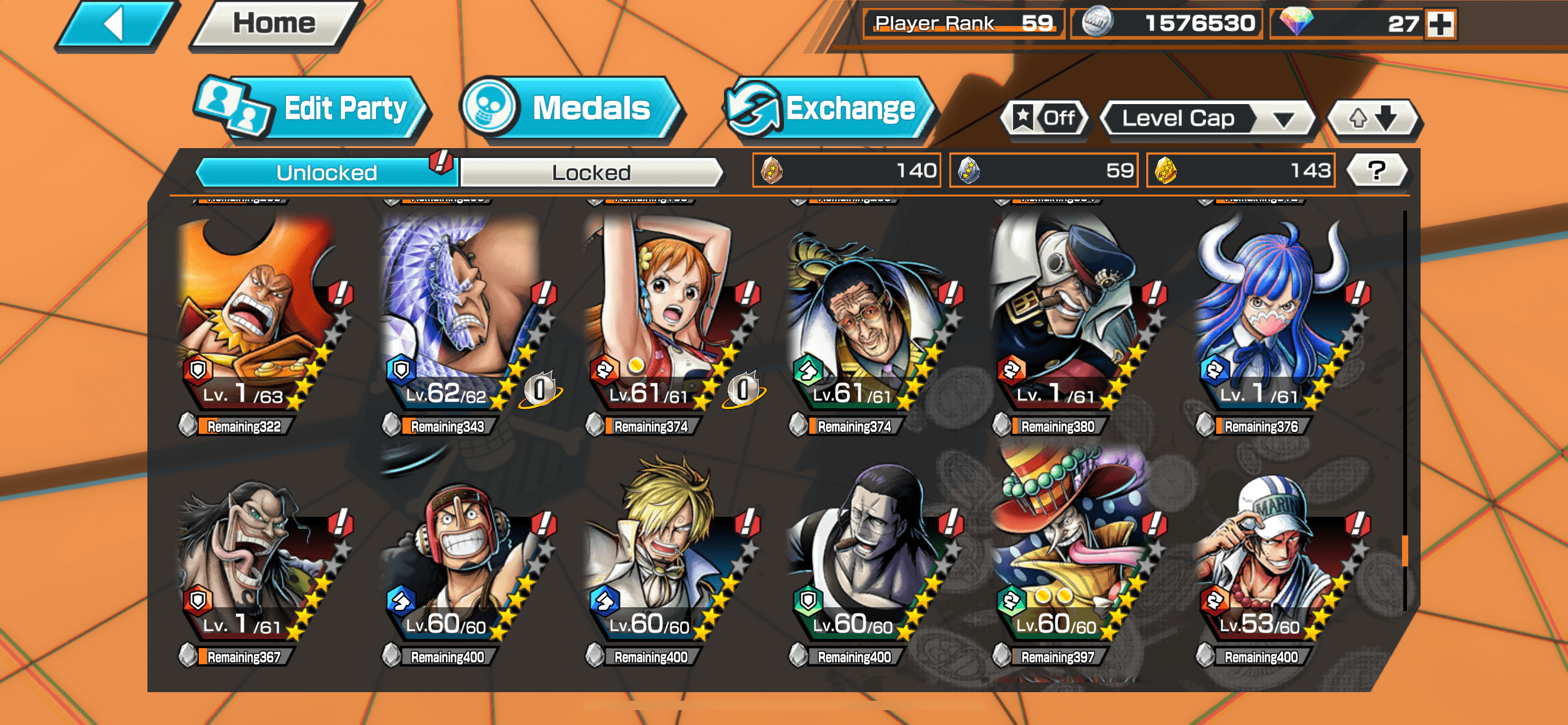
Task: Open the Exchange menu
Action: (x=829, y=109)
